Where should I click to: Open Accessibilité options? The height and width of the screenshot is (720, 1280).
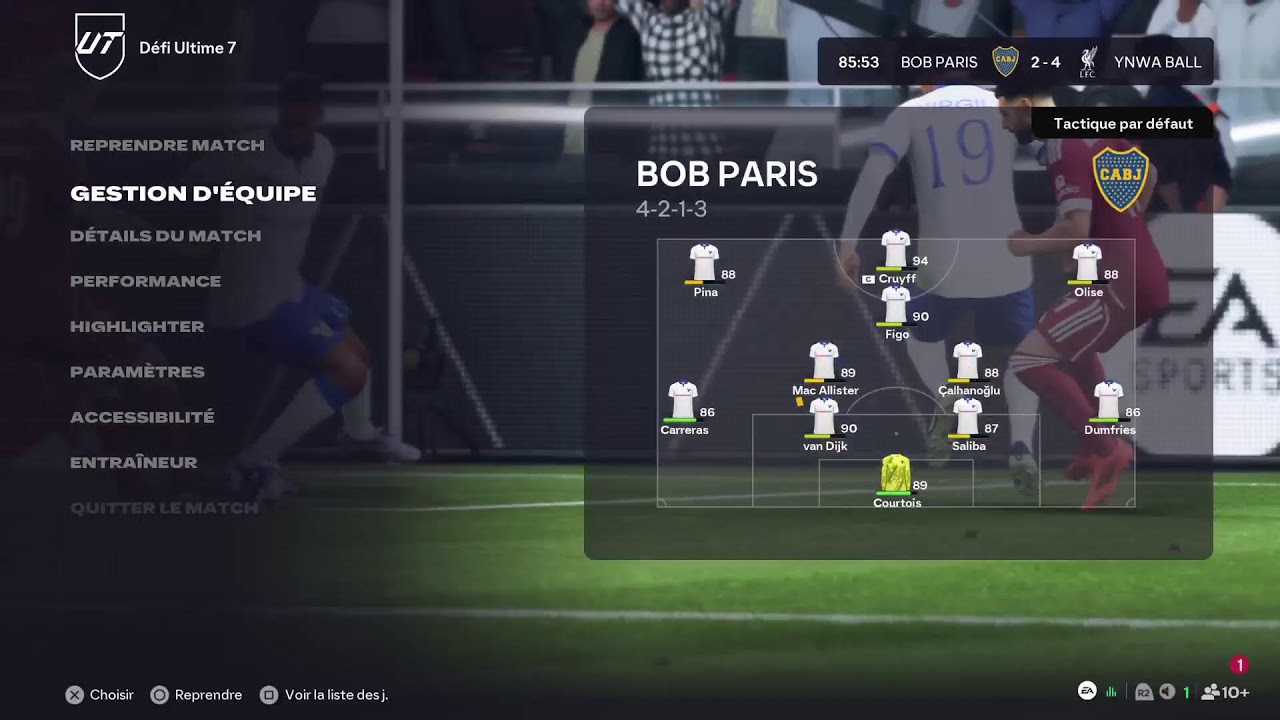point(142,417)
